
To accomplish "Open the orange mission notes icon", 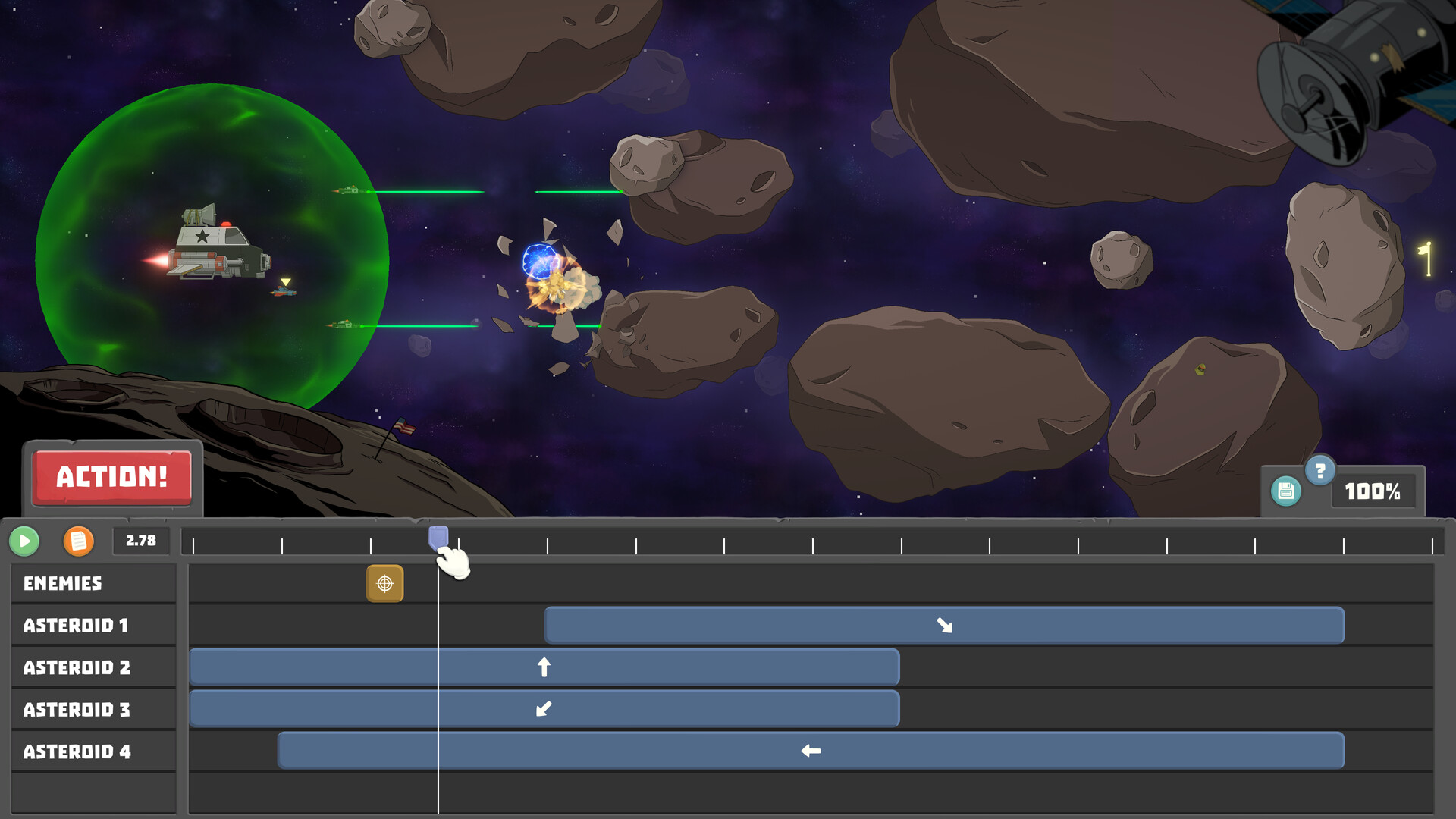I will [x=77, y=541].
